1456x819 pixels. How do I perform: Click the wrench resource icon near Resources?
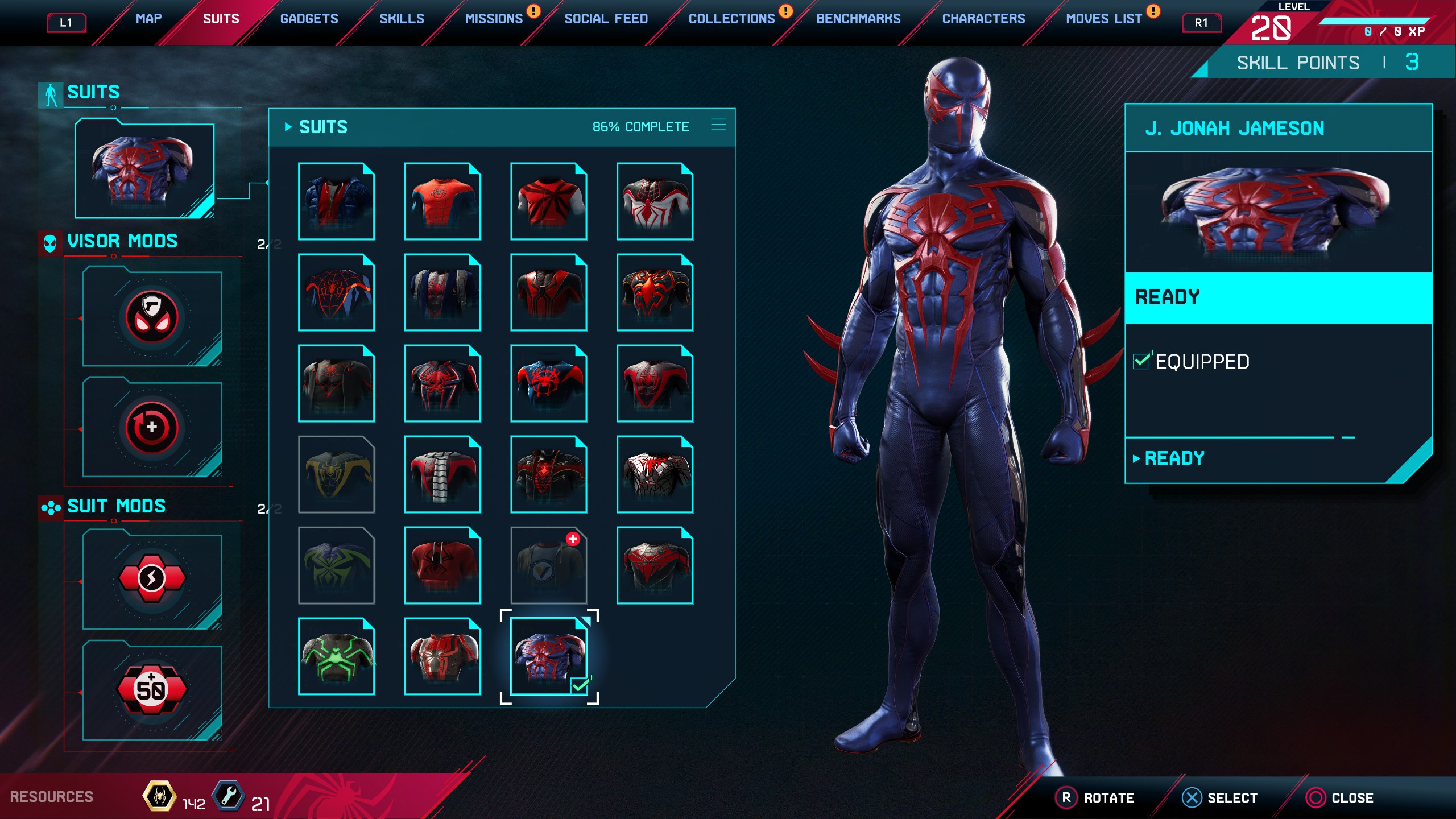[x=227, y=797]
